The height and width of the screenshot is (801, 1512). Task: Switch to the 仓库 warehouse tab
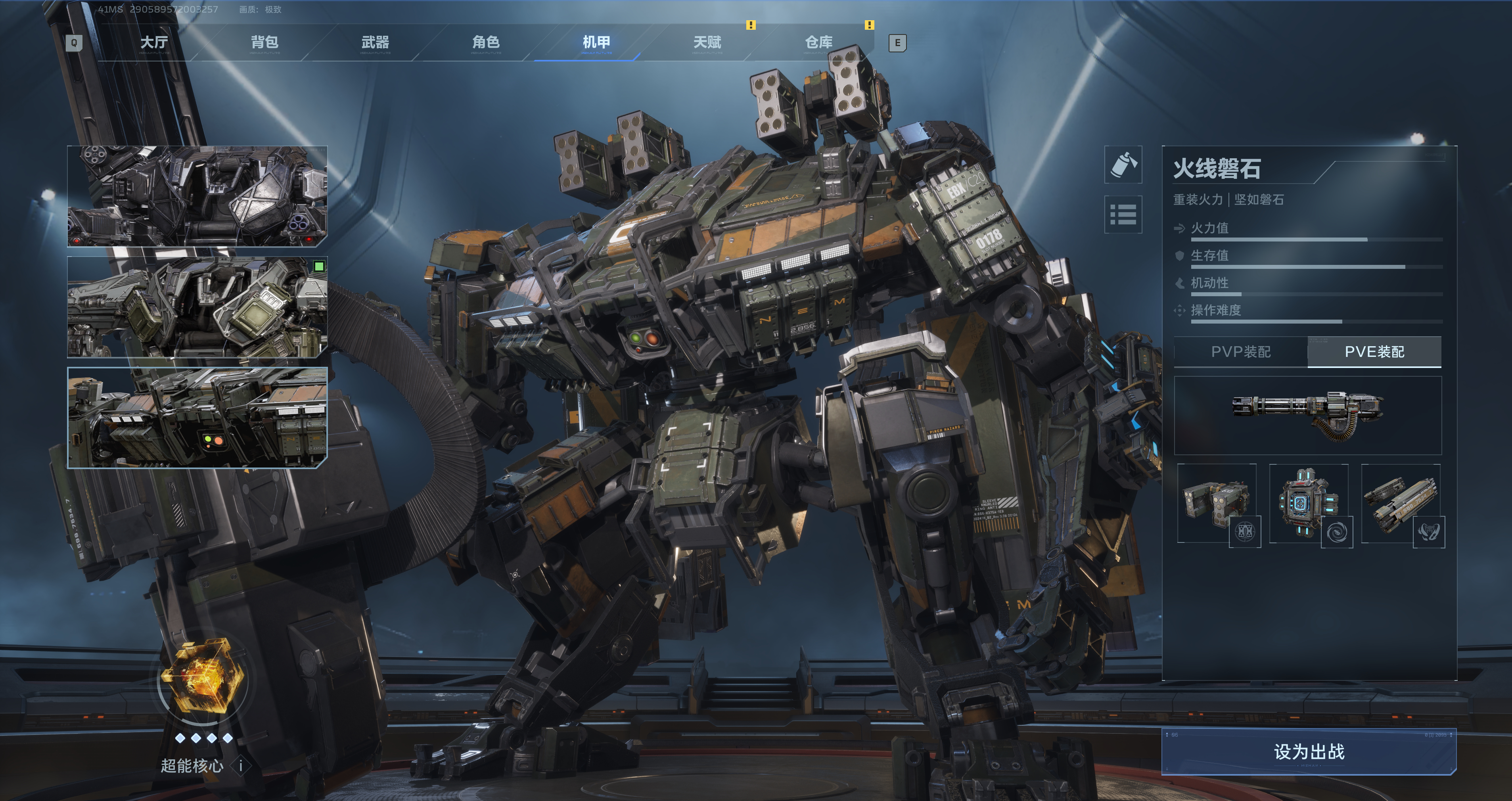819,42
